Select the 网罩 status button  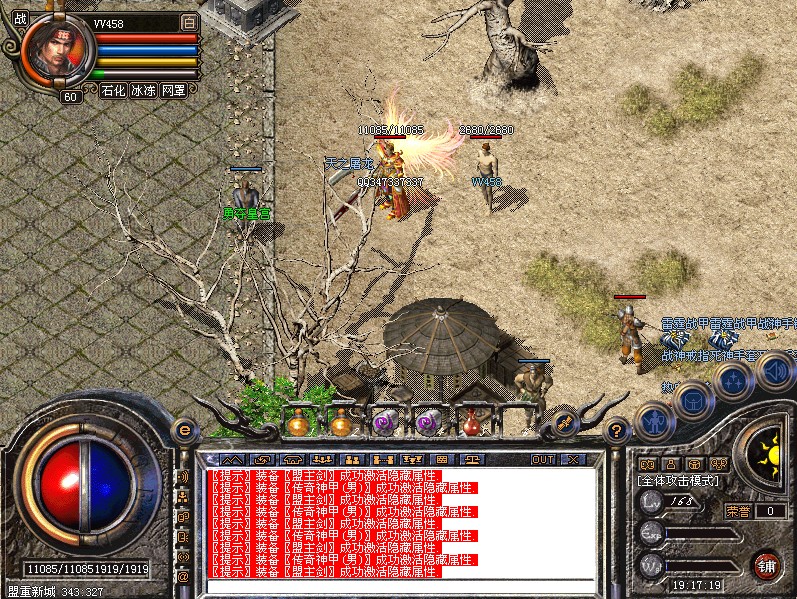173,90
